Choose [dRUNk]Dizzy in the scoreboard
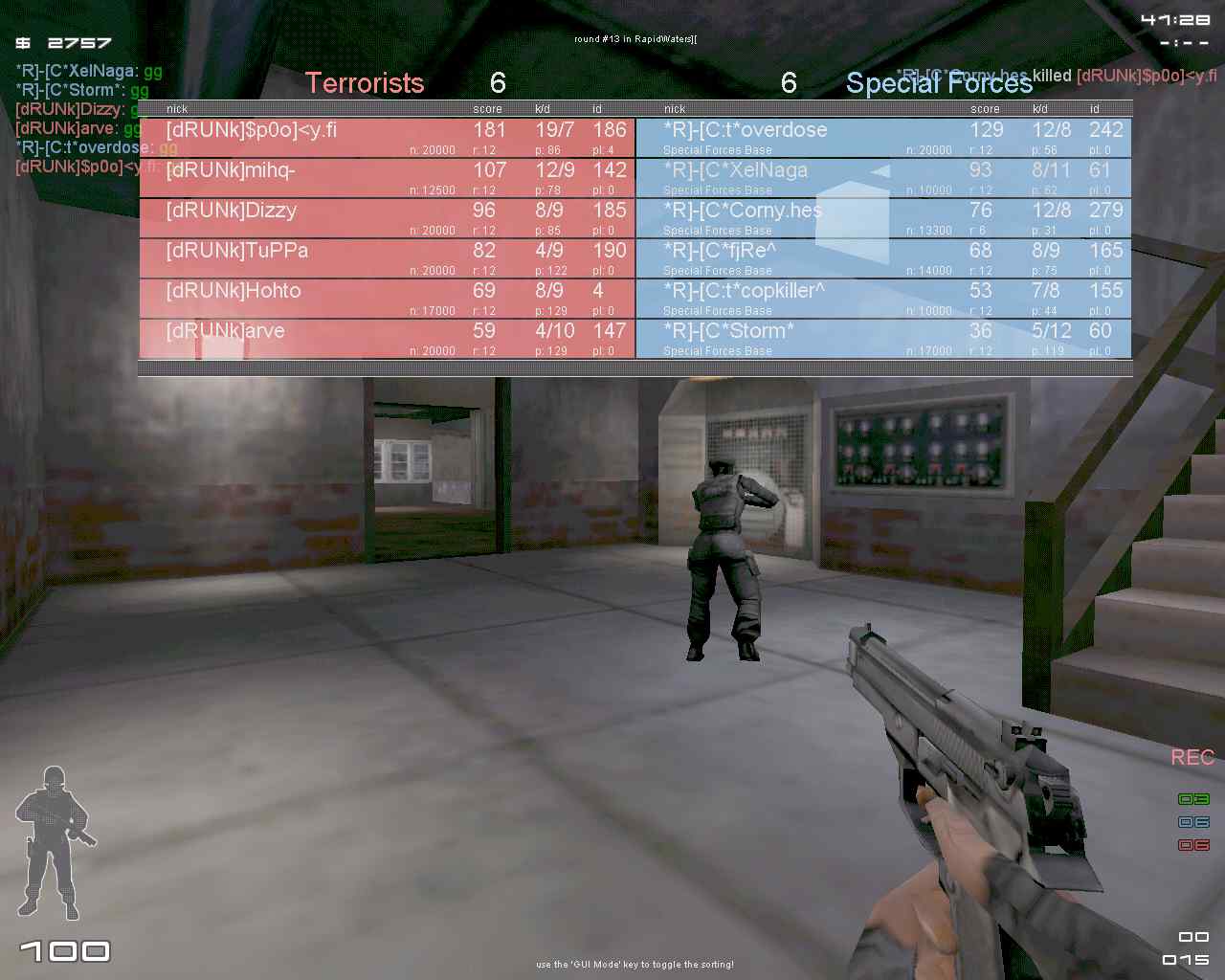This screenshot has width=1225, height=980. coord(387,217)
